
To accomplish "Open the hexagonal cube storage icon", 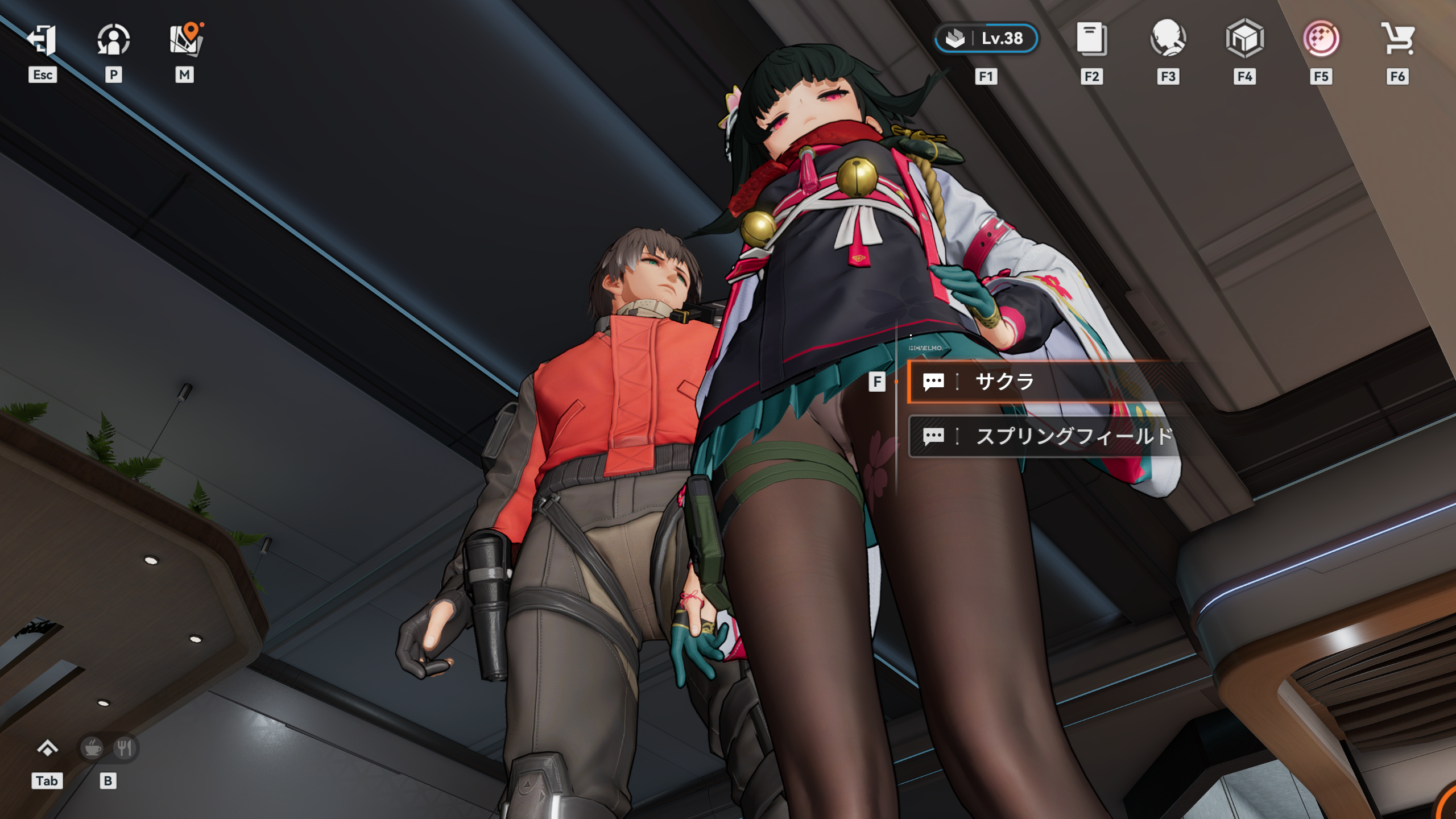I will click(x=1244, y=39).
